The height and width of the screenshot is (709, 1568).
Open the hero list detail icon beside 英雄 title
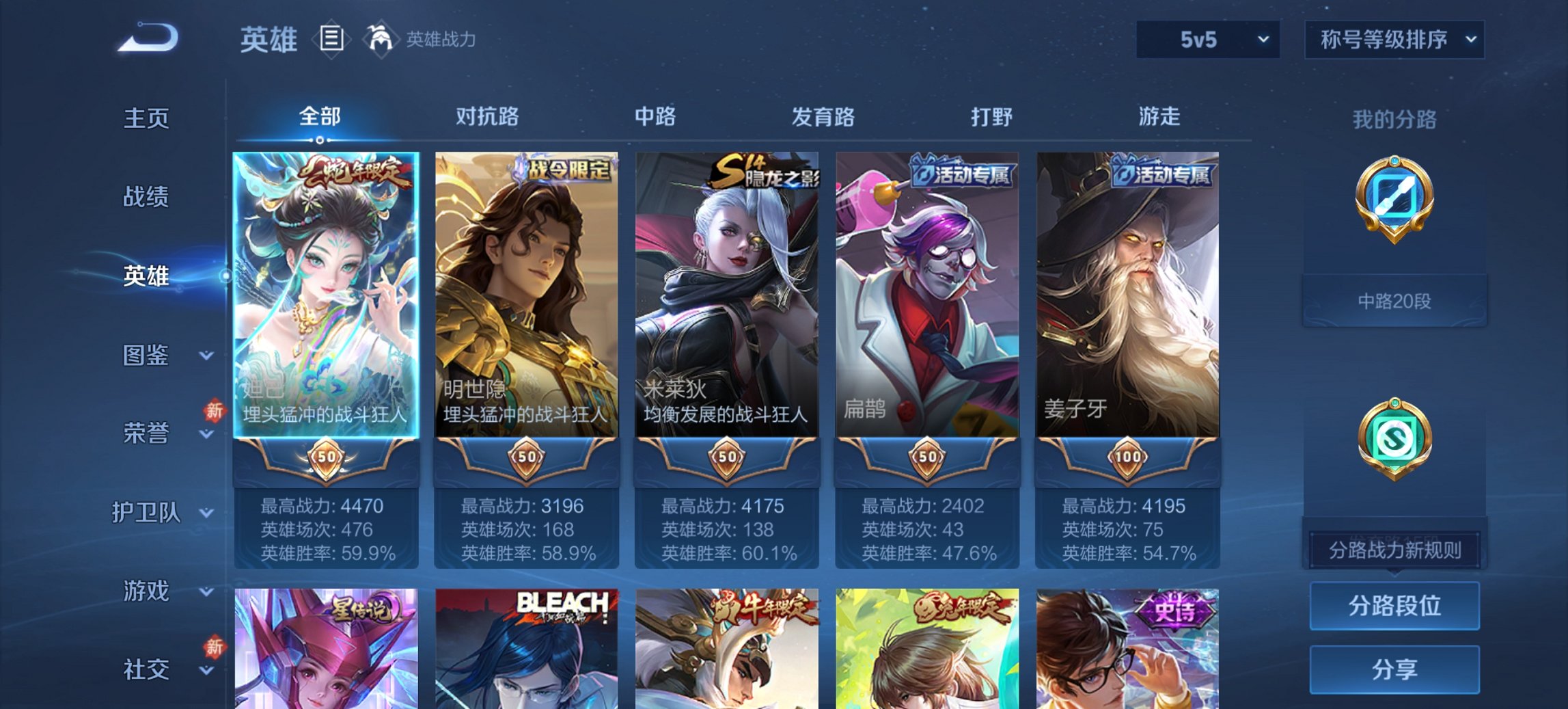331,40
